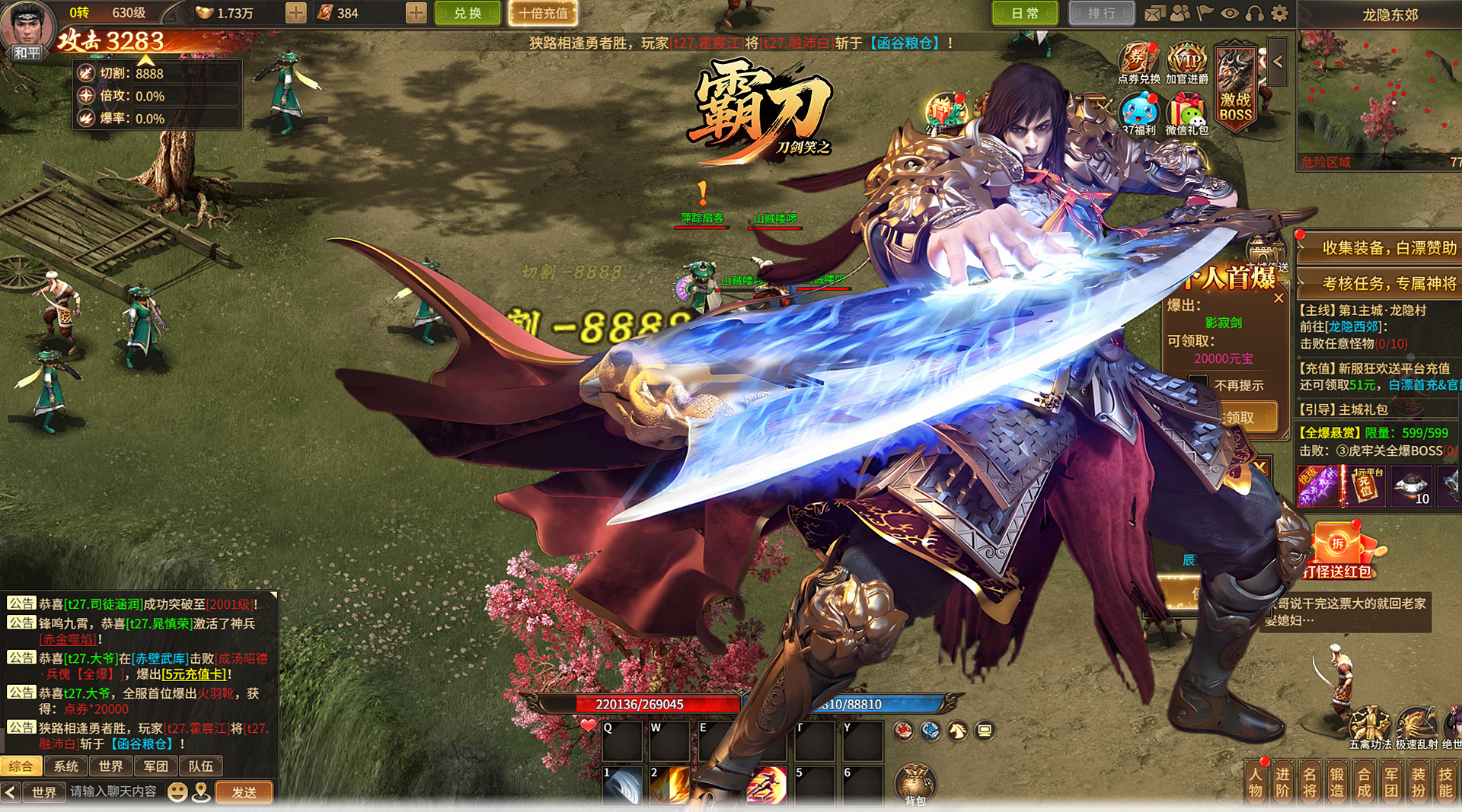Open the 点券兑换 voucher exchange icon
Screen dimensions: 1462x812
click(1138, 62)
